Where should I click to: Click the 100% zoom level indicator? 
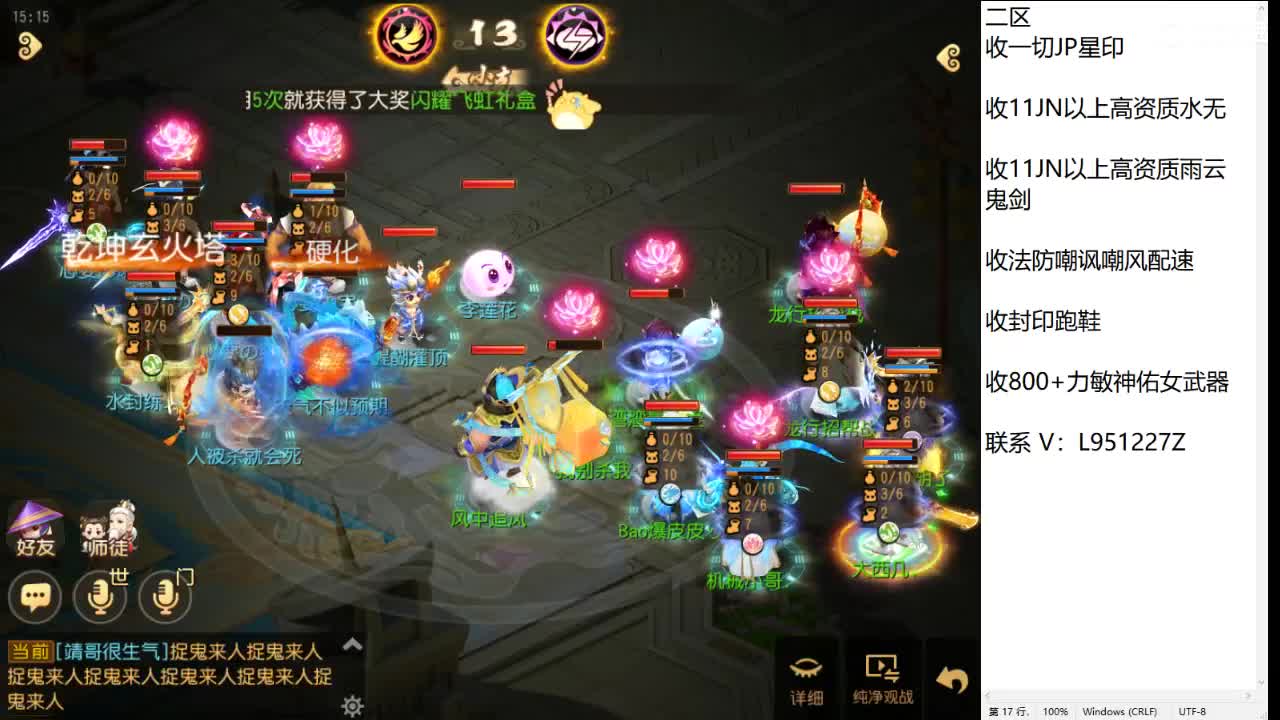point(1056,711)
